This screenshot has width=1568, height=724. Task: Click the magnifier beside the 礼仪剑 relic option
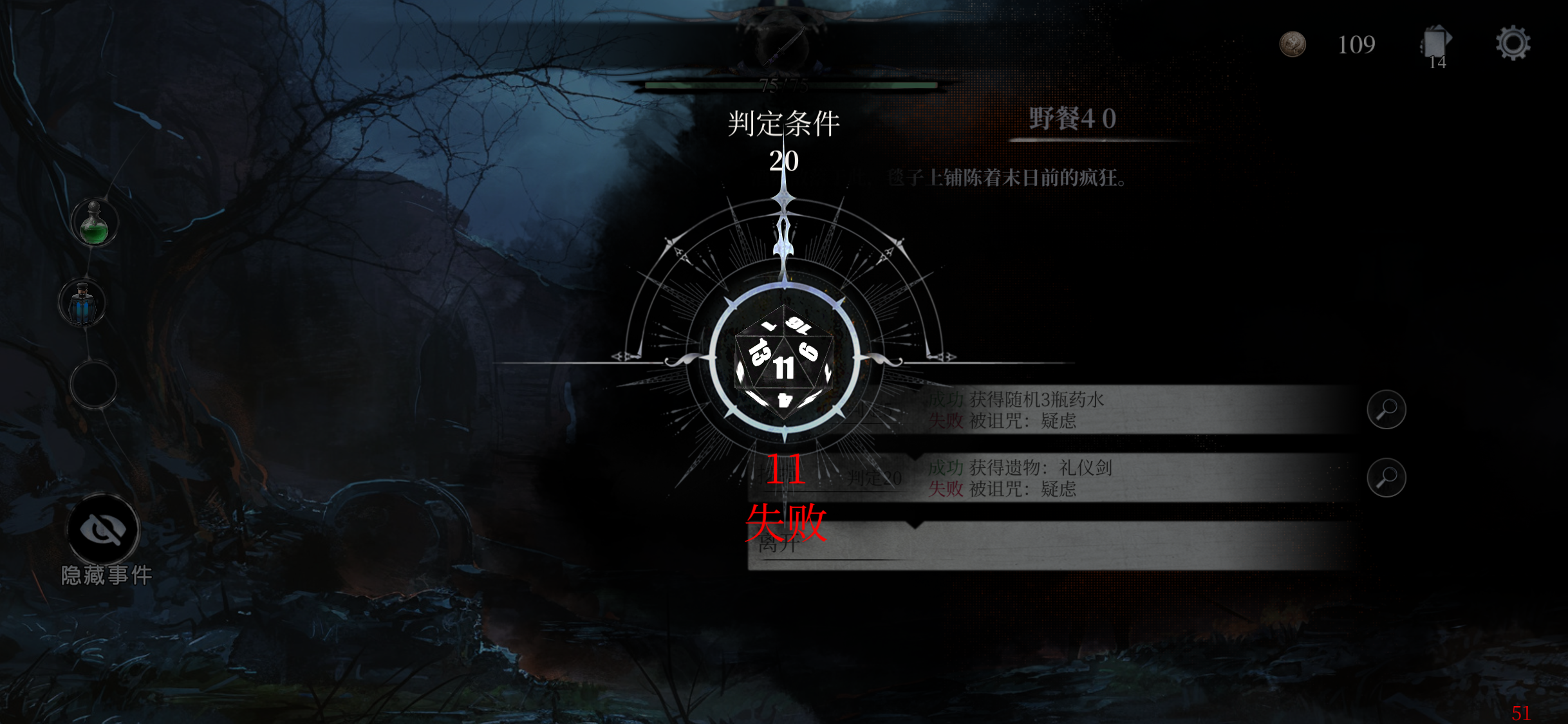pyautogui.click(x=1387, y=478)
